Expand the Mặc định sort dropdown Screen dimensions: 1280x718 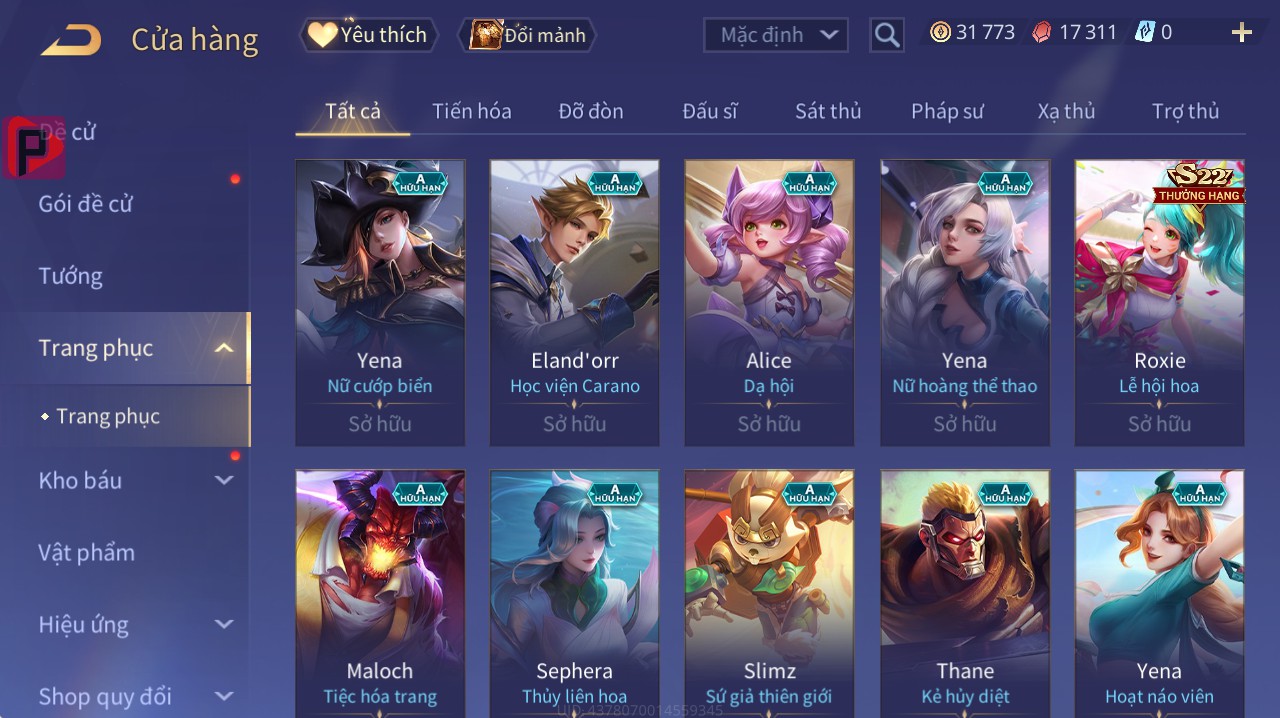click(x=776, y=35)
